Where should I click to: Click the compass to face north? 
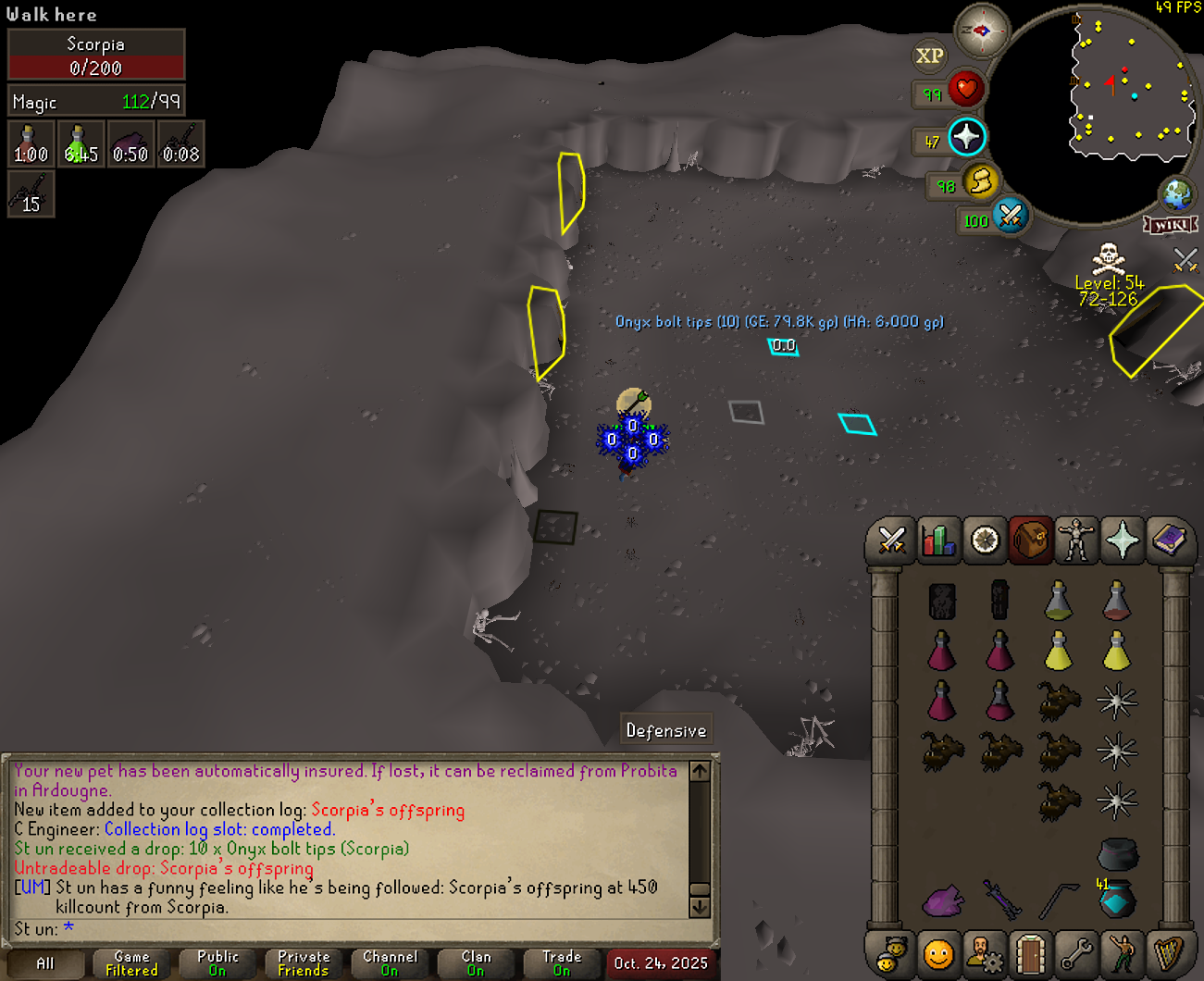point(981,31)
